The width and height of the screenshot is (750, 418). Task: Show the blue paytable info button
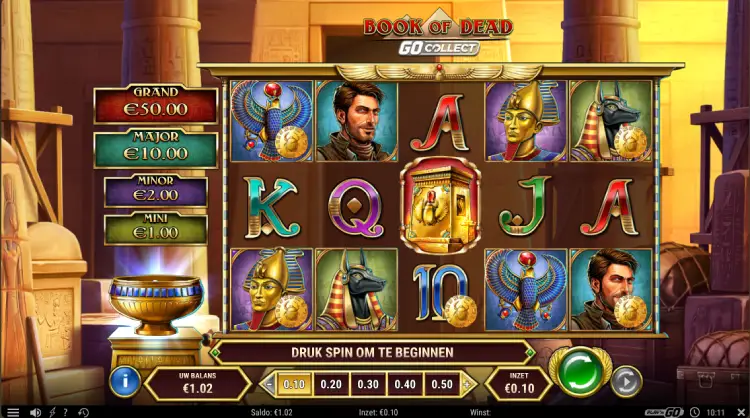tap(124, 380)
